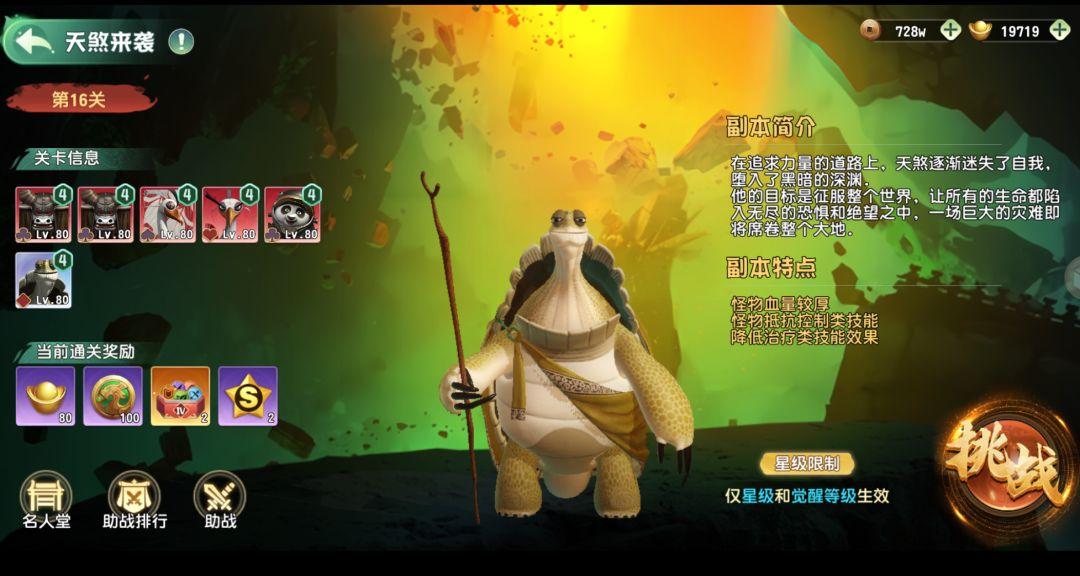Viewport: 1080px width, 576px height.
Task: Inspect the red treasure chest reward
Action: click(180, 395)
